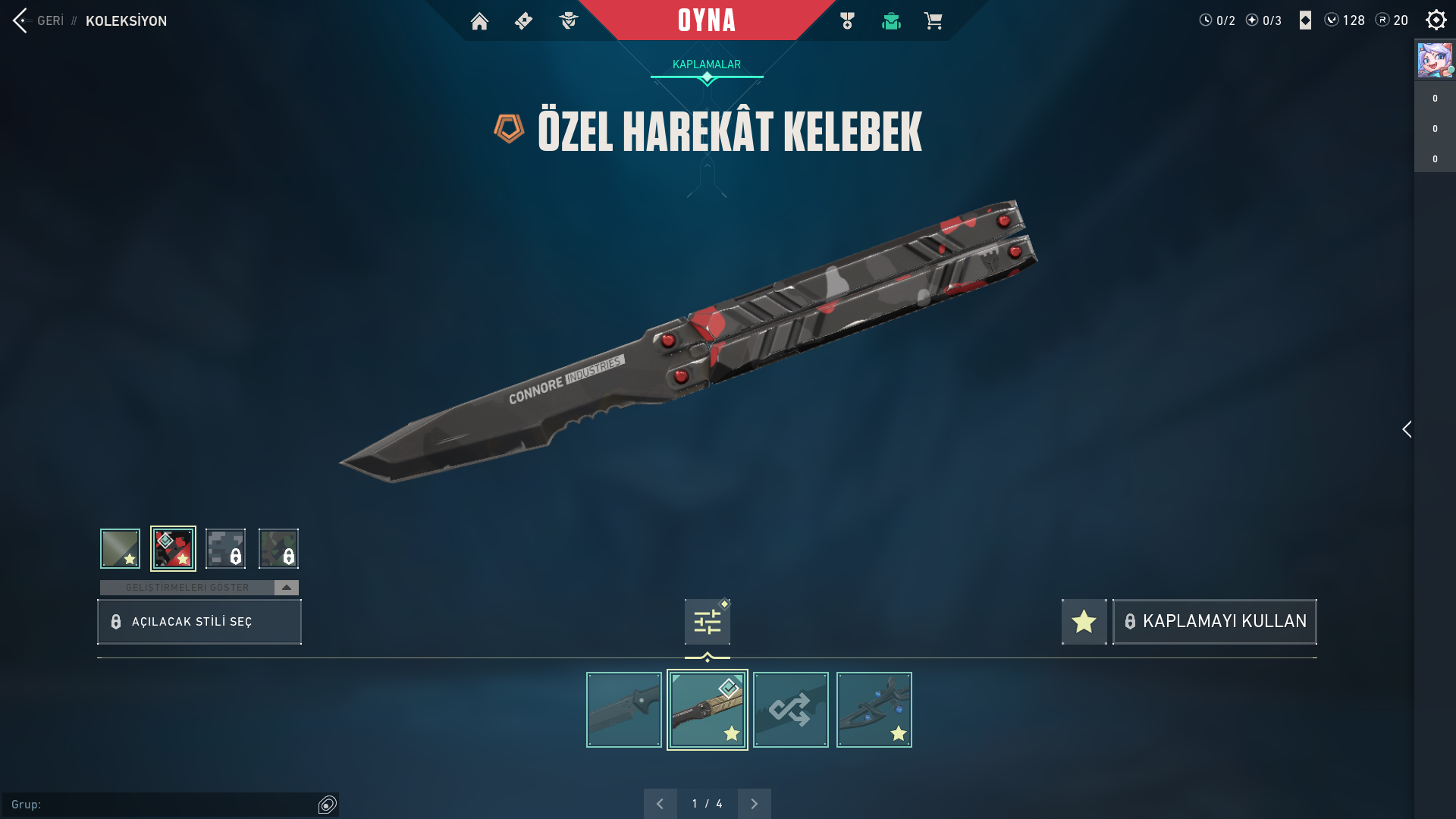Open the home page icon
Screen dimensions: 1456x819
coord(479,20)
